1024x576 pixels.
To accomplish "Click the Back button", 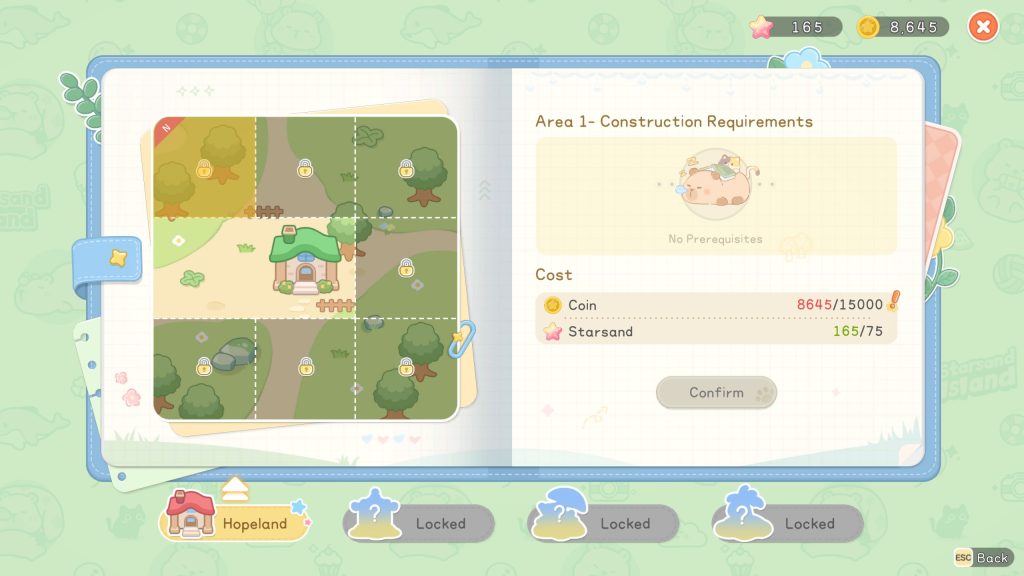I will 981,557.
